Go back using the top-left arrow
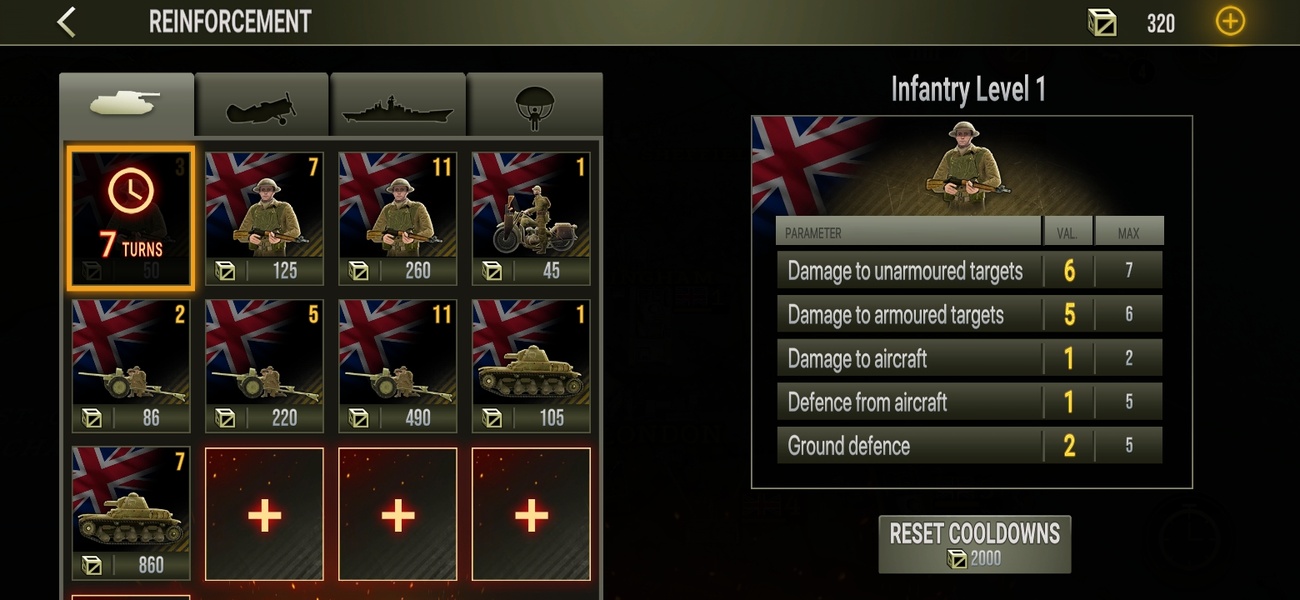The image size is (1300, 600). (x=66, y=22)
